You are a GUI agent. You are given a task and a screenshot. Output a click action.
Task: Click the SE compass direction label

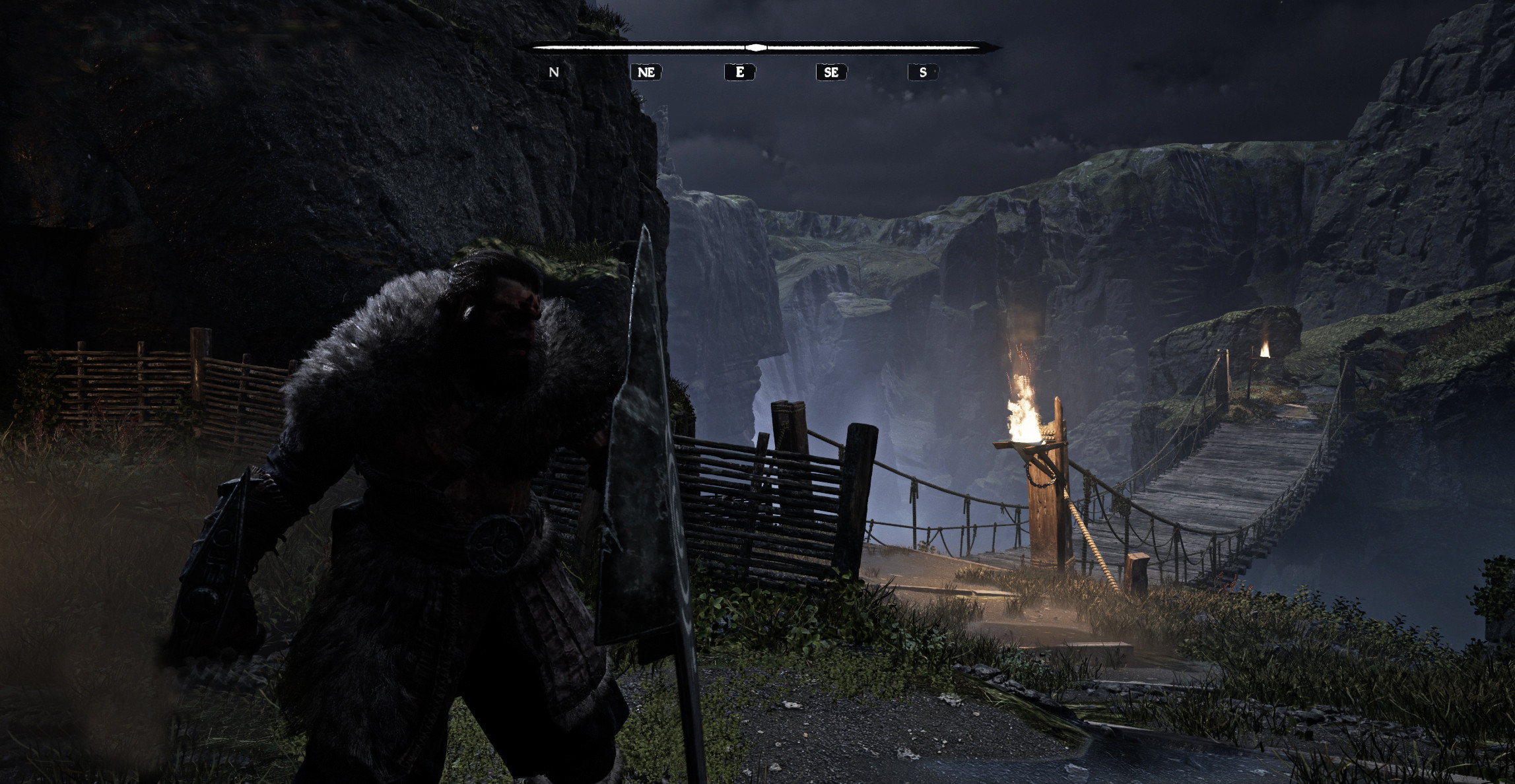[x=831, y=72]
